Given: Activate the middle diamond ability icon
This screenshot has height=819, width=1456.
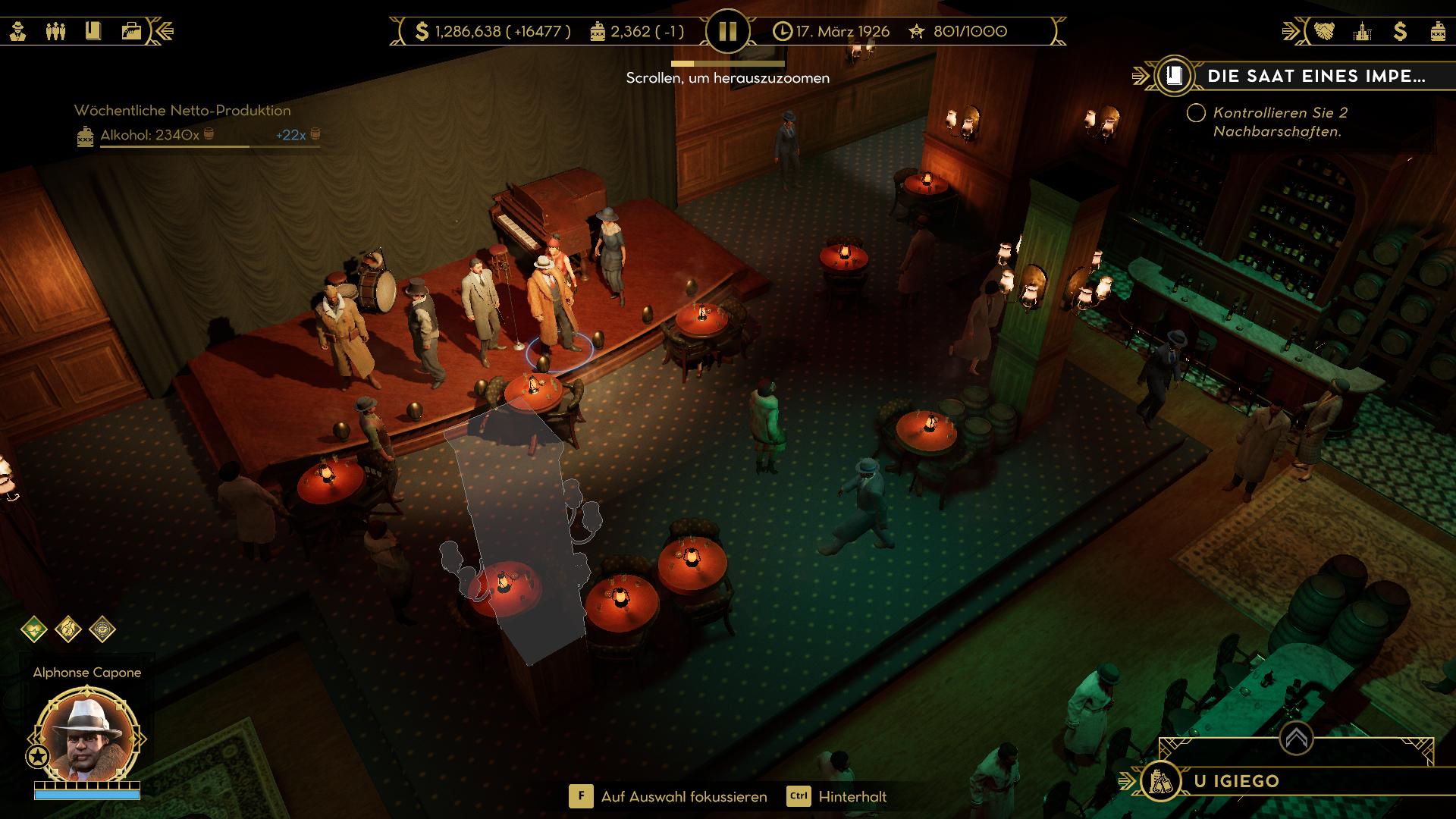Looking at the screenshot, I should 68,629.
